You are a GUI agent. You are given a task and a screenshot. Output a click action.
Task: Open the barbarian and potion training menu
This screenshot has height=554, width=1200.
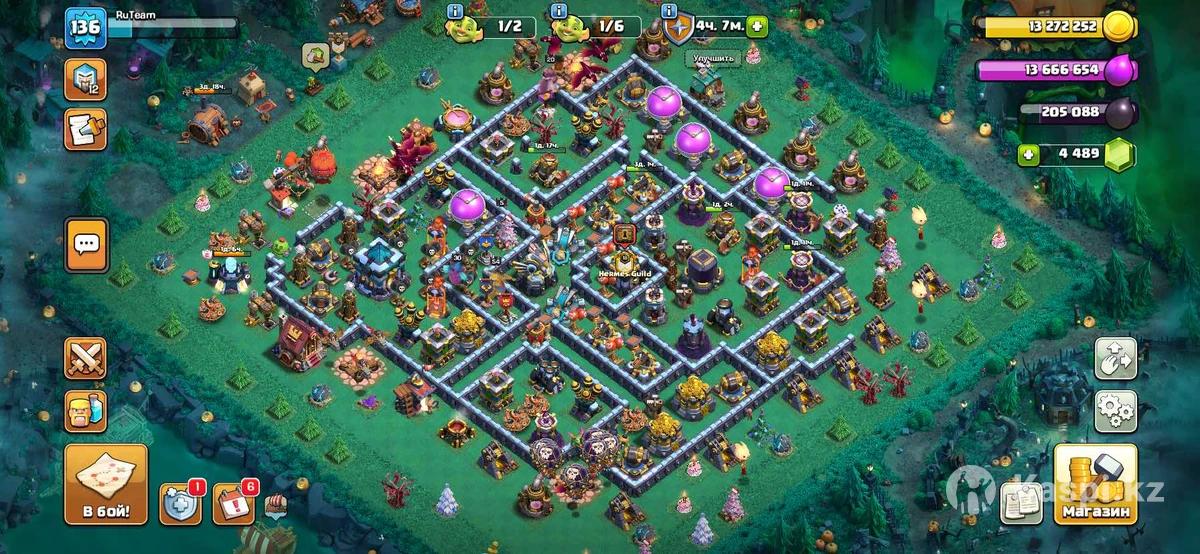pyautogui.click(x=86, y=410)
